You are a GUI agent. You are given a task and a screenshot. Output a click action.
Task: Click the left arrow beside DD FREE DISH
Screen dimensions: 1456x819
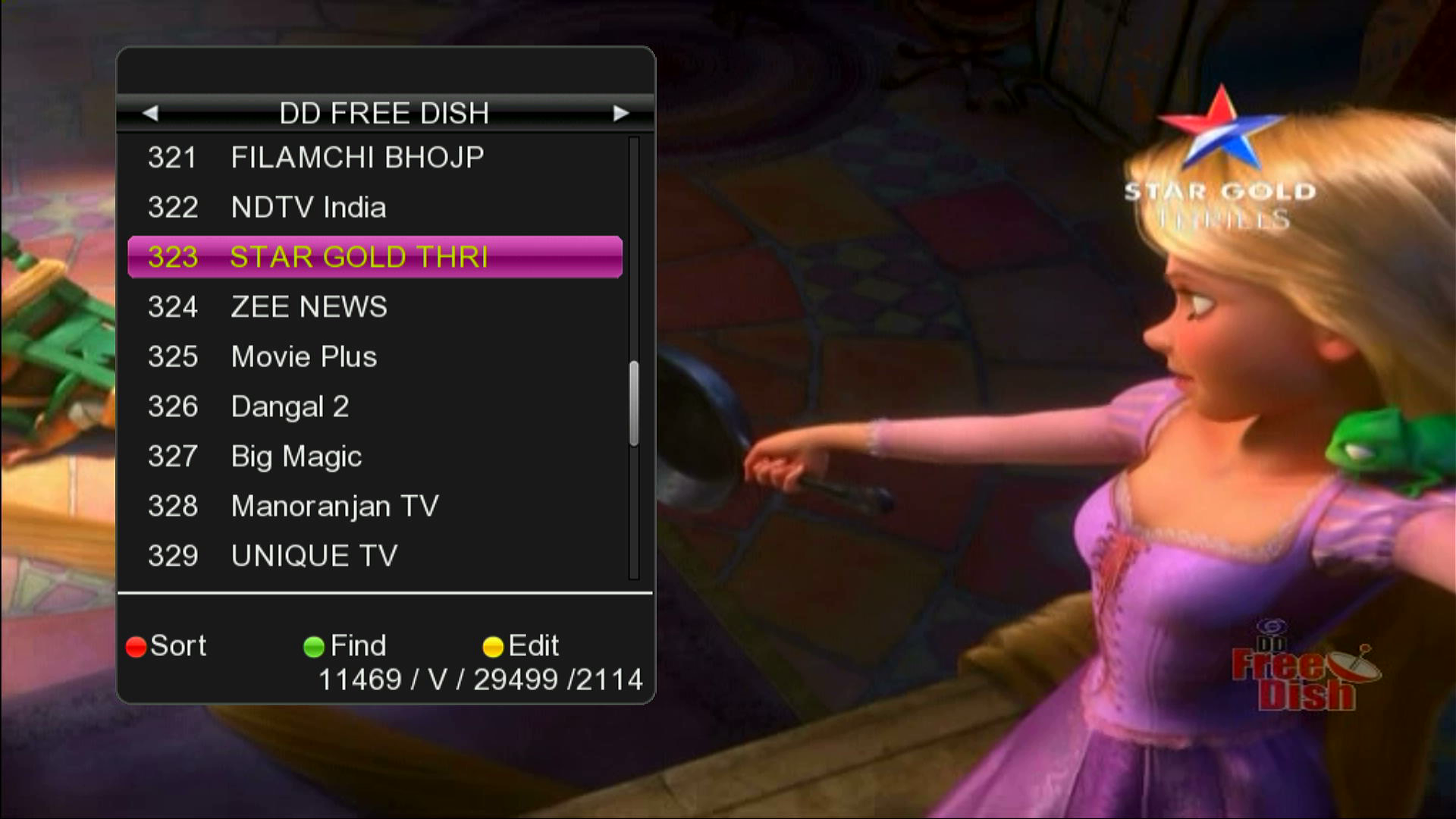pos(152,114)
